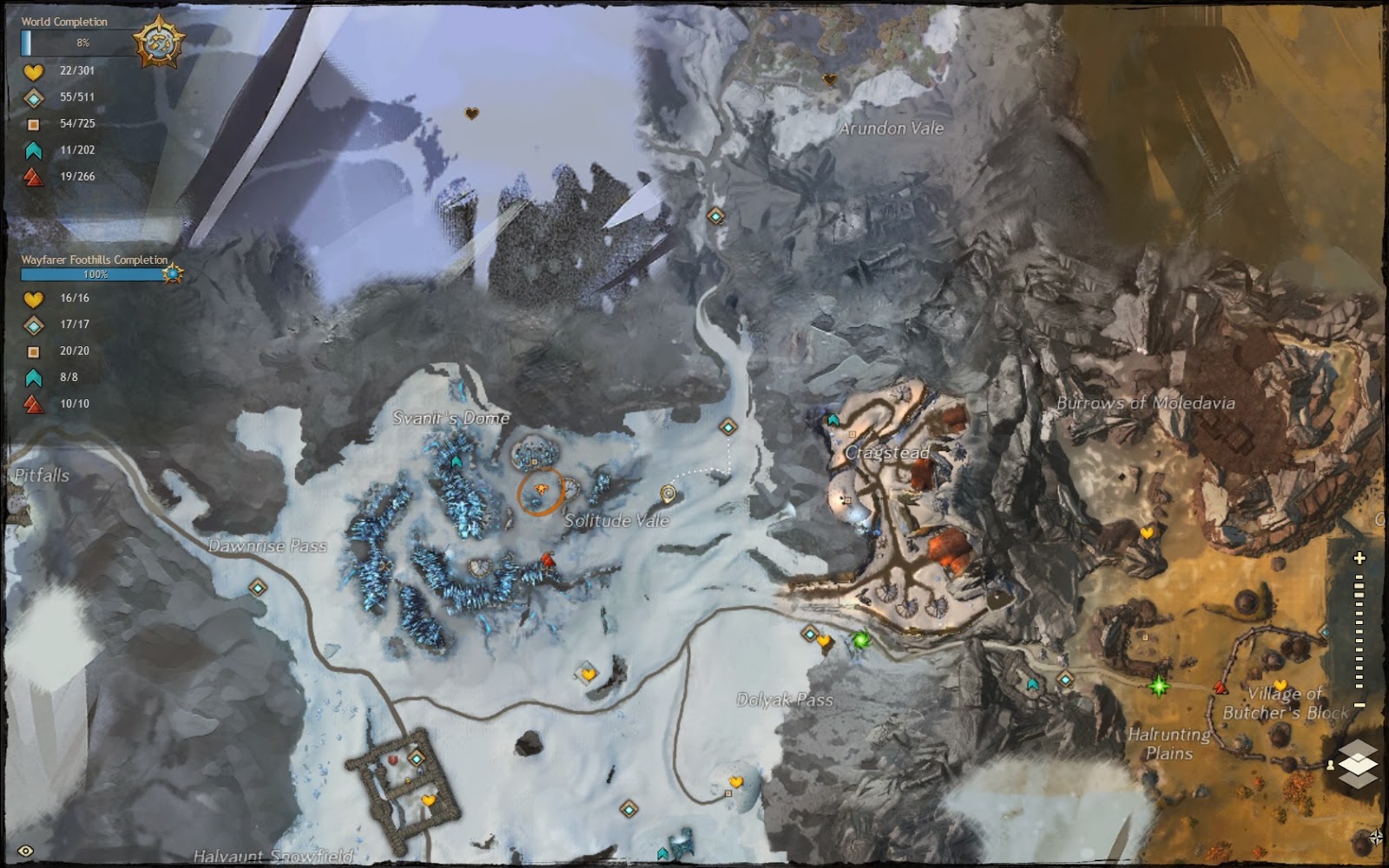Viewport: 1389px width, 868px height.
Task: Click the green event star in Halrunting Plains
Action: [1158, 687]
